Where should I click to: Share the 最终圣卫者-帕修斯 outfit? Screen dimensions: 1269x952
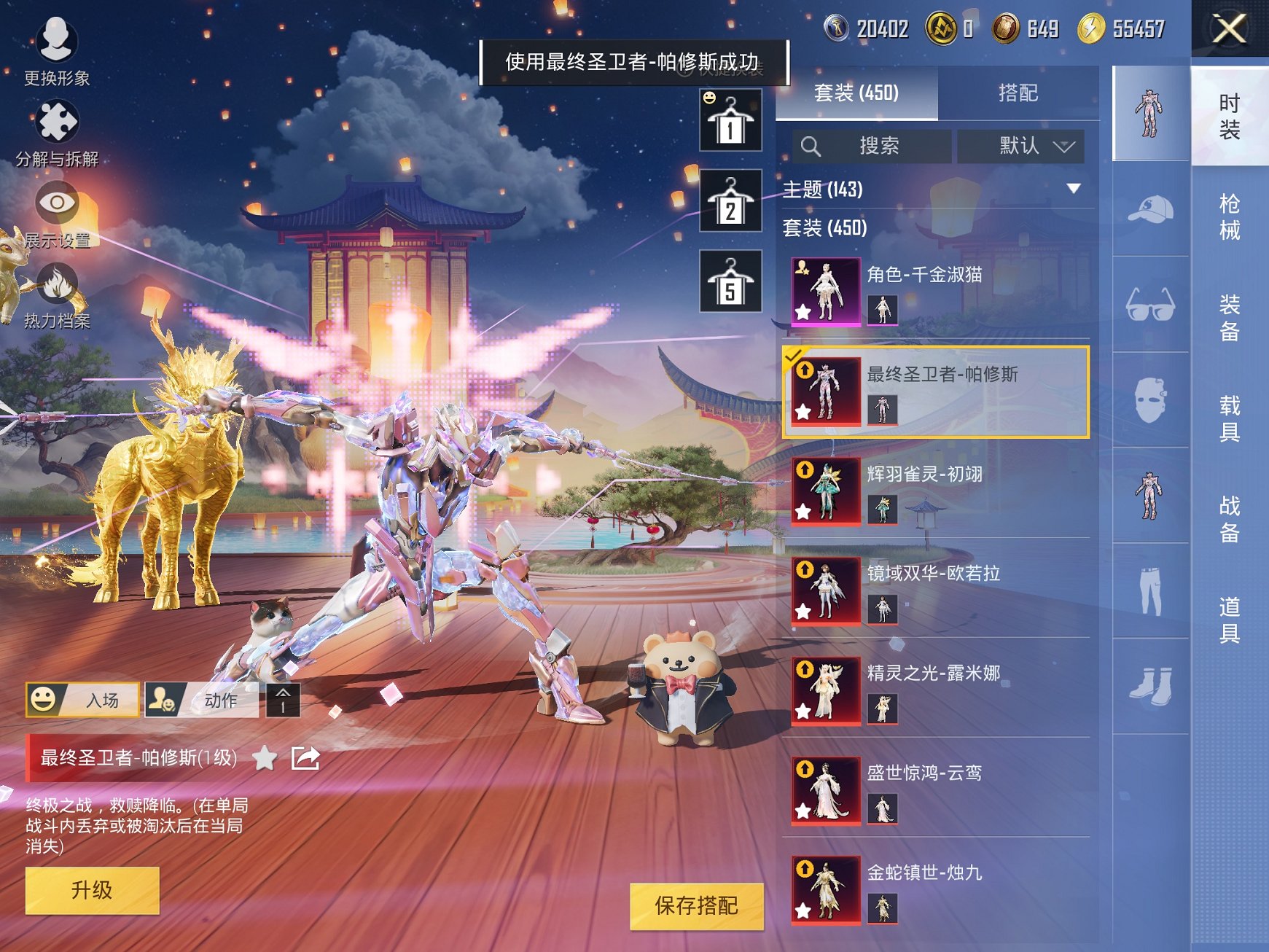click(x=306, y=758)
